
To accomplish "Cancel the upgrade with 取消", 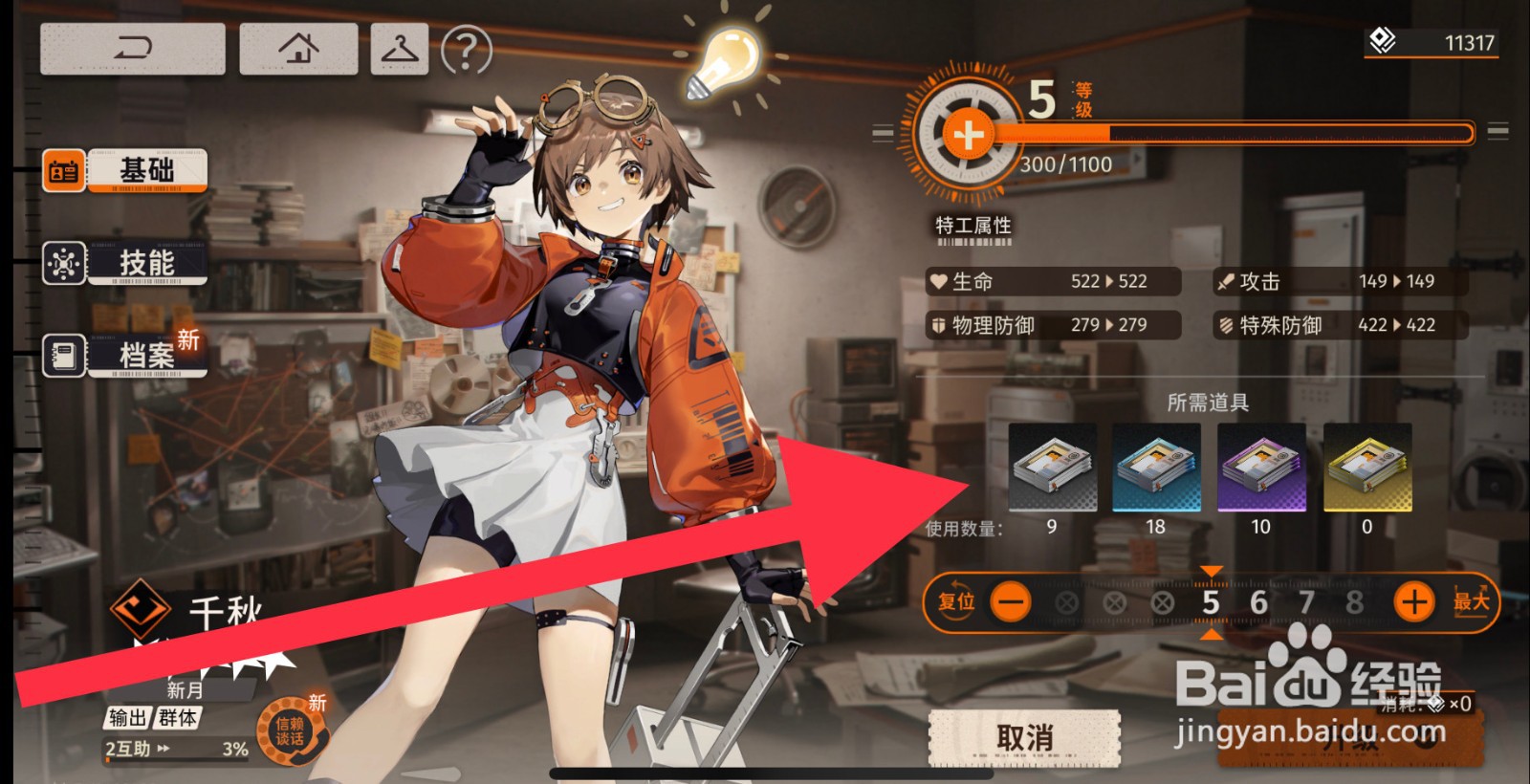I will coord(1024,738).
